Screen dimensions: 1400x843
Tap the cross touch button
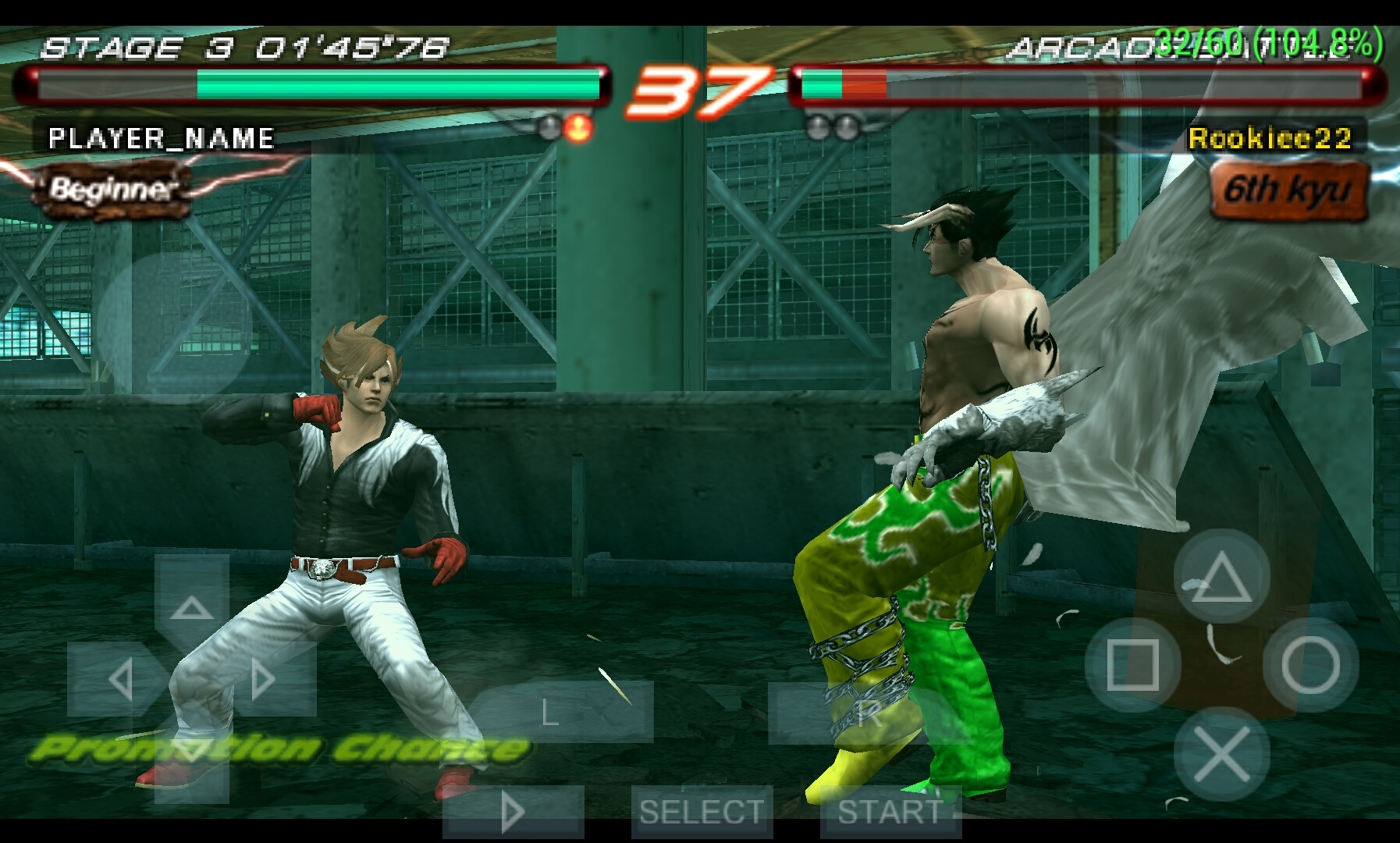(x=1221, y=753)
